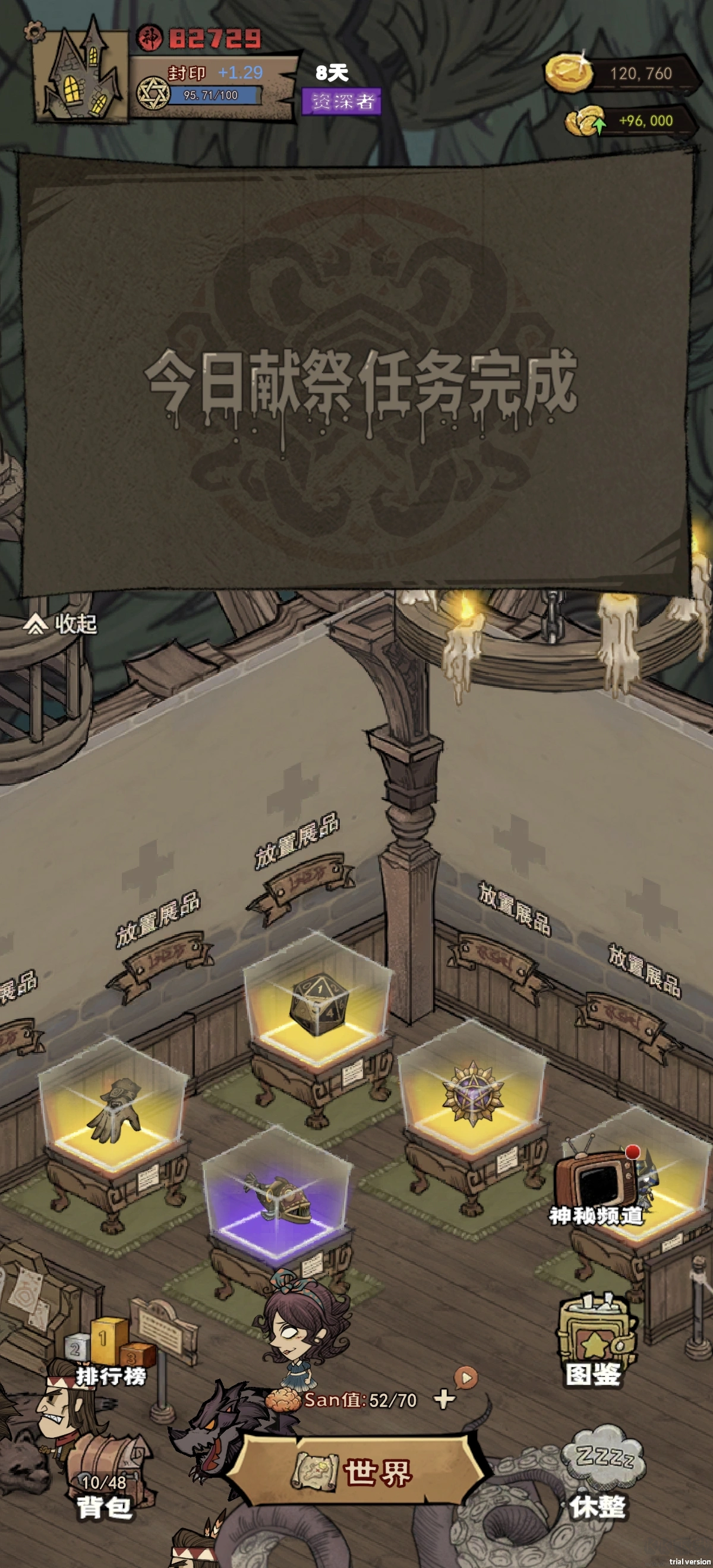Tap the 封印 seal progress panel
The image size is (713, 1568).
pos(213,85)
